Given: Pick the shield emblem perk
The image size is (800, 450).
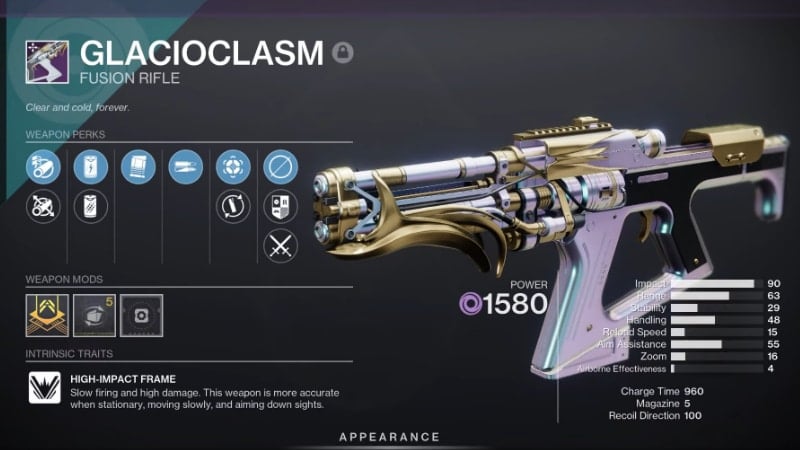Looking at the screenshot, I should click(280, 206).
